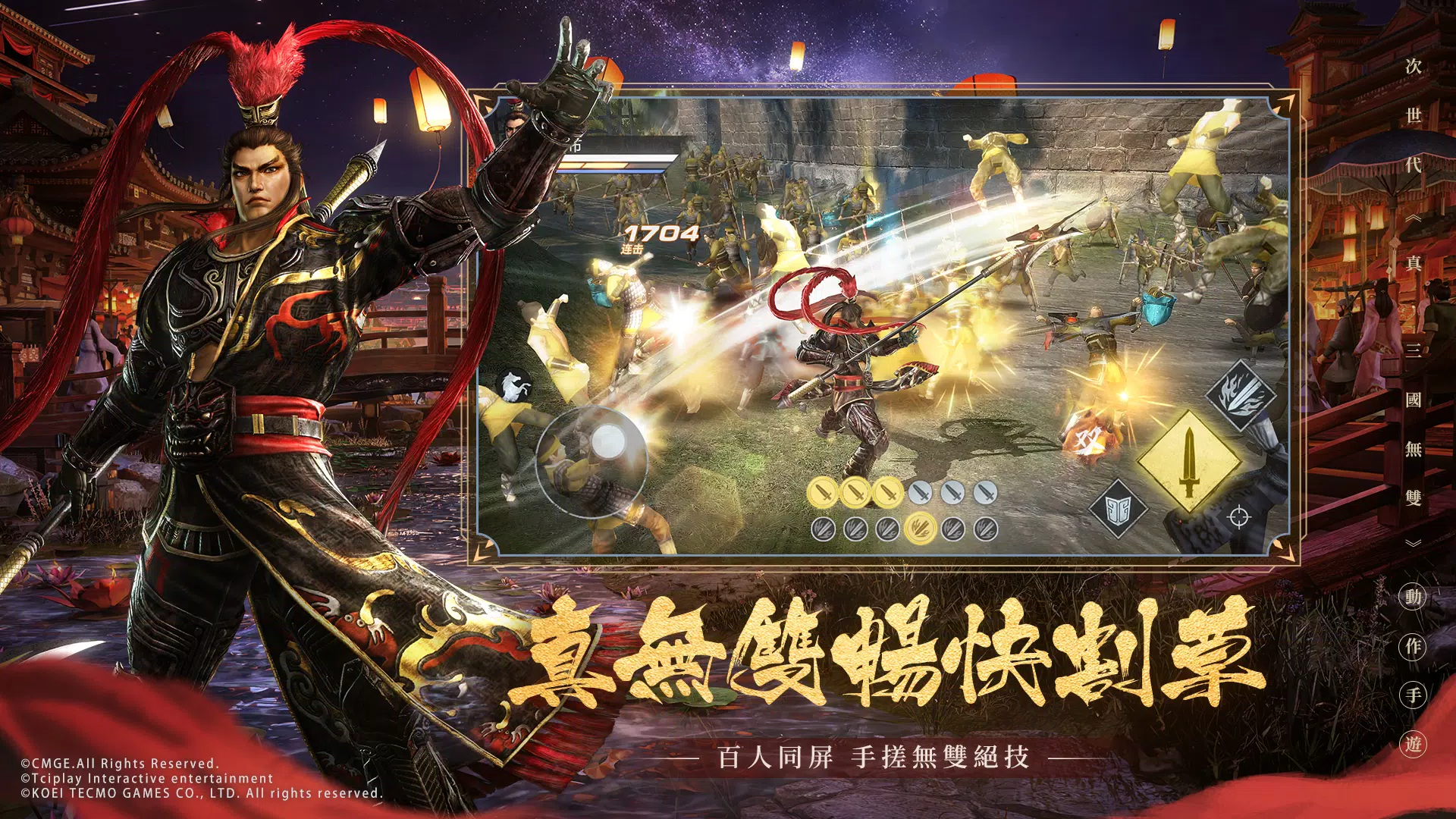Tap the horse summon icon
The height and width of the screenshot is (819, 1456).
[513, 387]
